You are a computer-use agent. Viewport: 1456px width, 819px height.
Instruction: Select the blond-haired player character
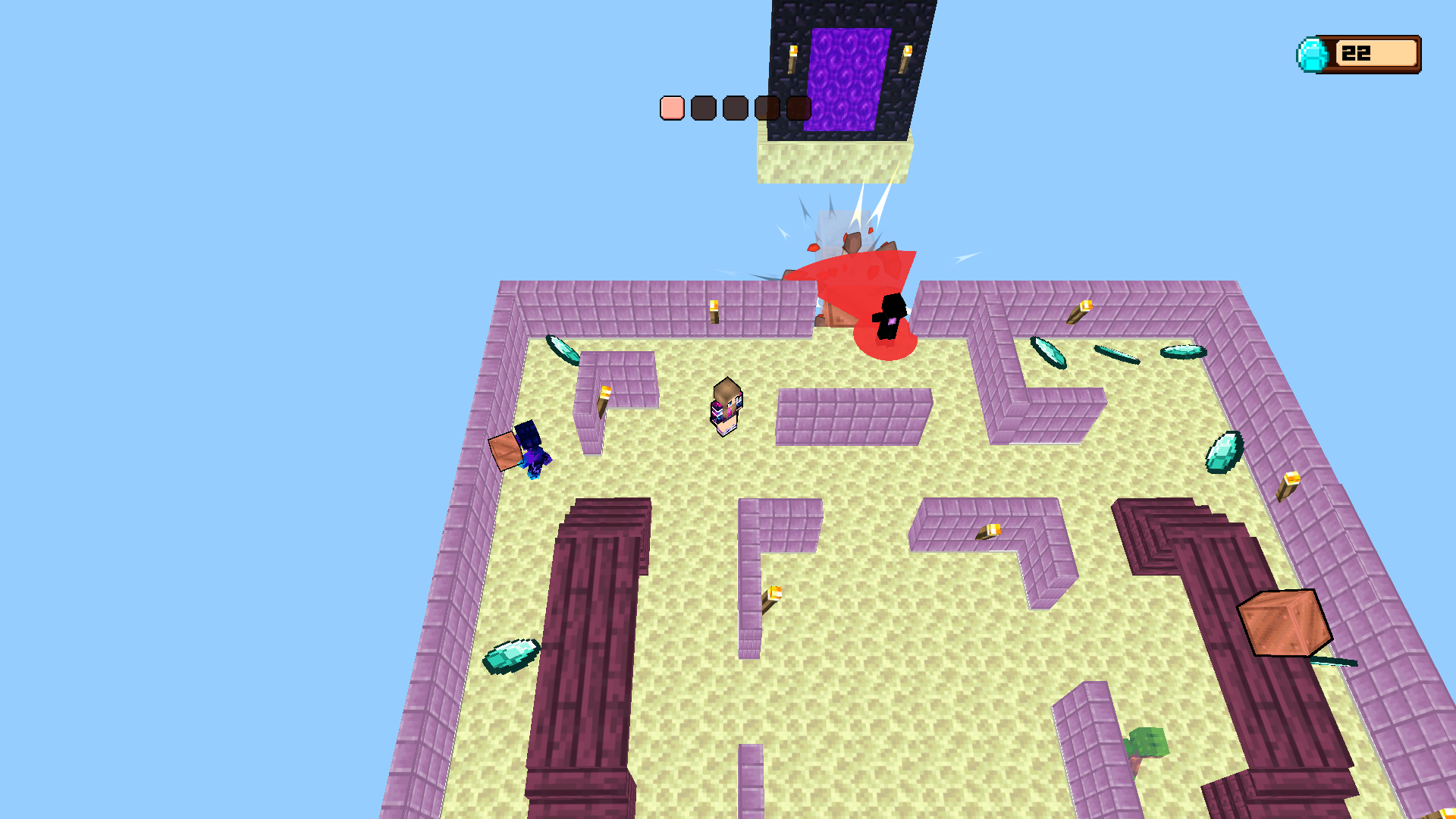726,406
